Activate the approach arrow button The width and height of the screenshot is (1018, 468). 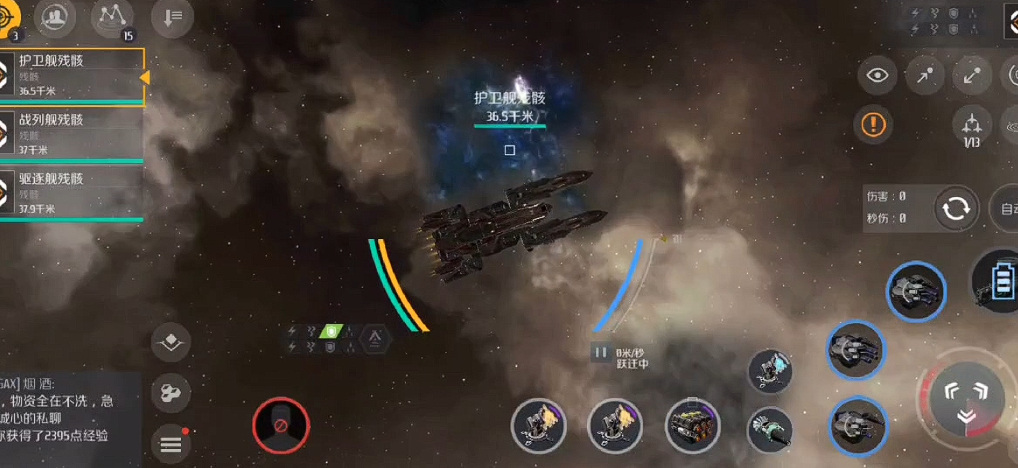click(x=926, y=75)
